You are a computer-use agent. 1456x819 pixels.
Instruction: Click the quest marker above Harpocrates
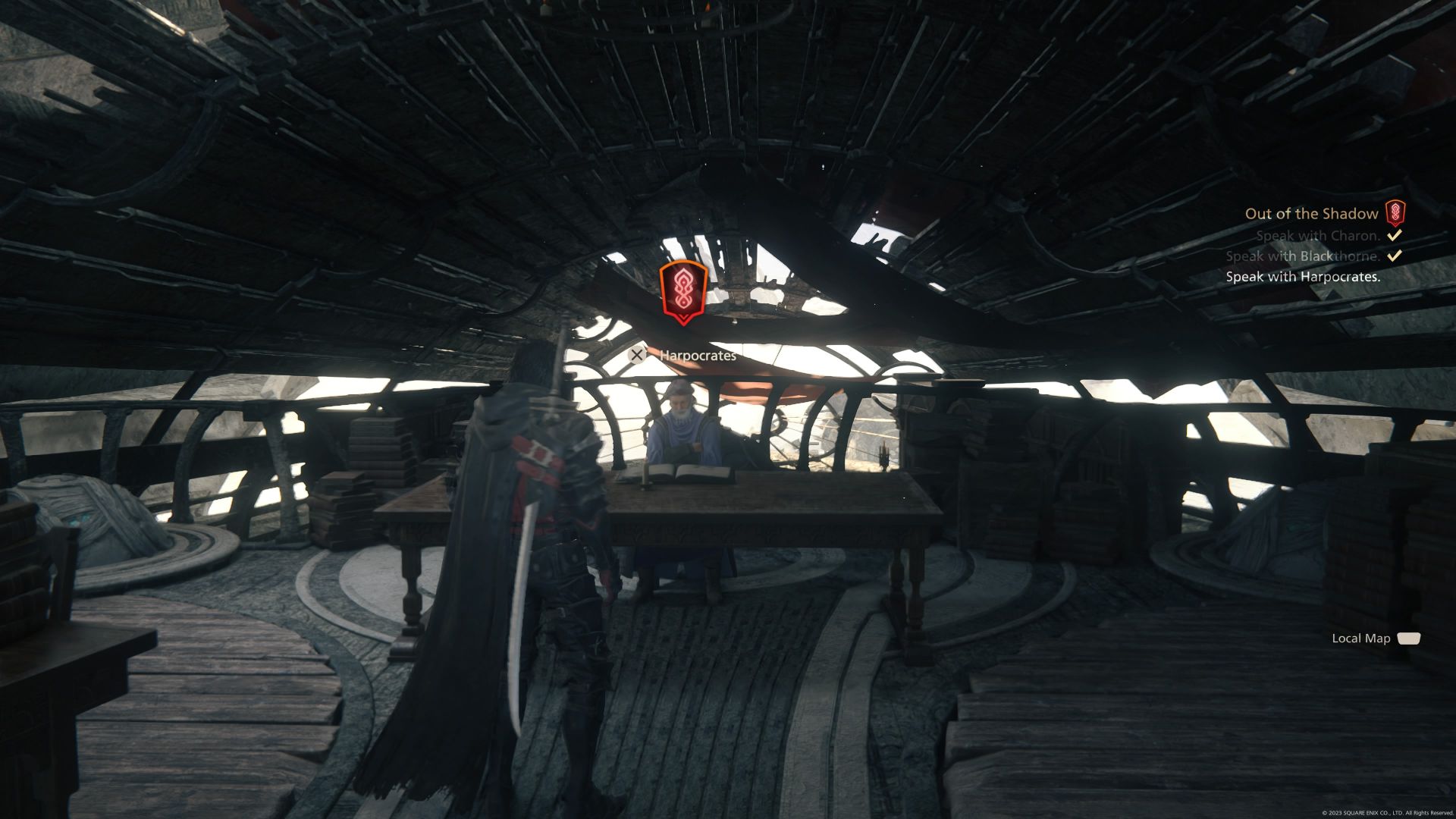682,292
